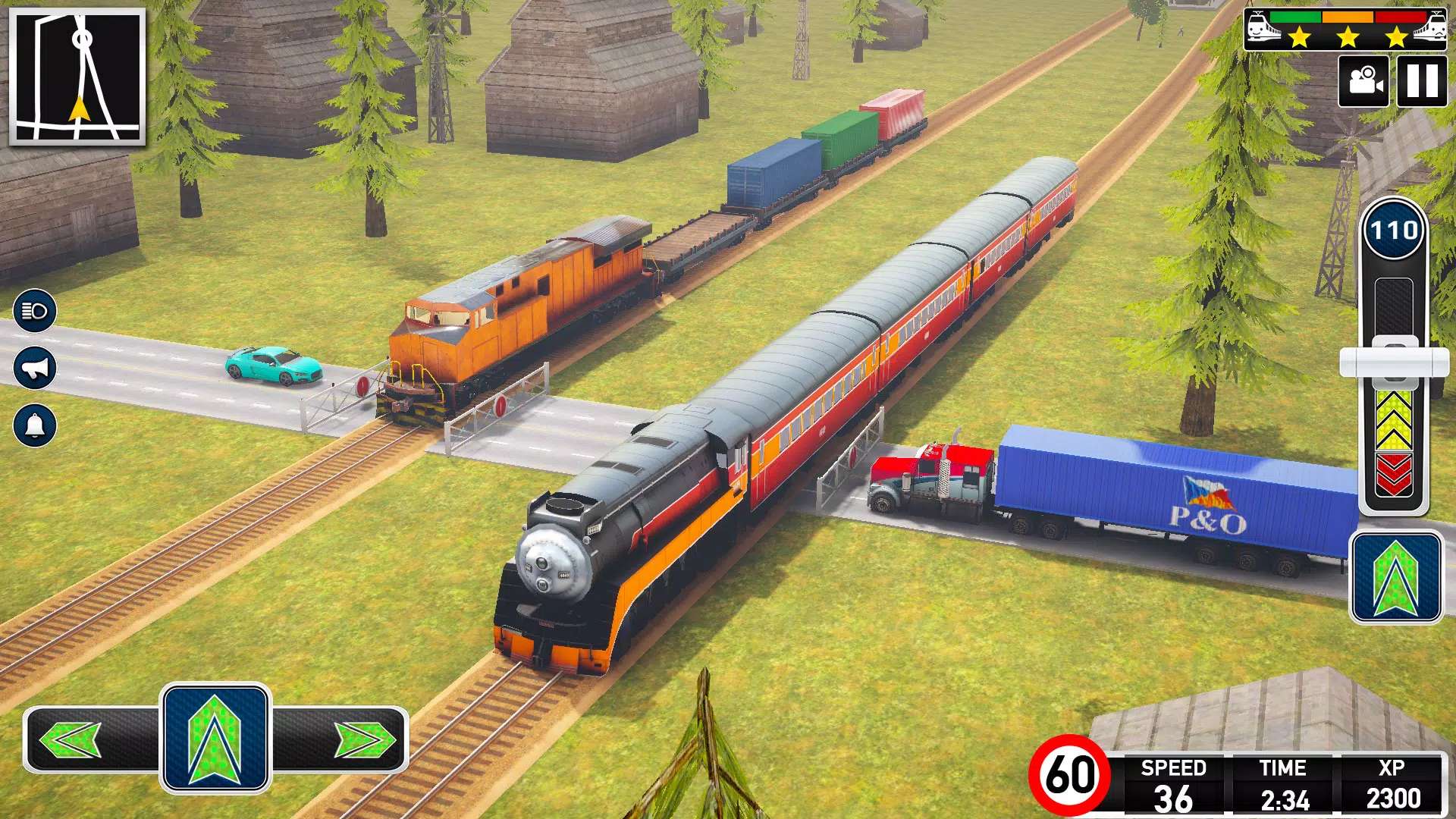Open the track minimap

click(x=77, y=77)
